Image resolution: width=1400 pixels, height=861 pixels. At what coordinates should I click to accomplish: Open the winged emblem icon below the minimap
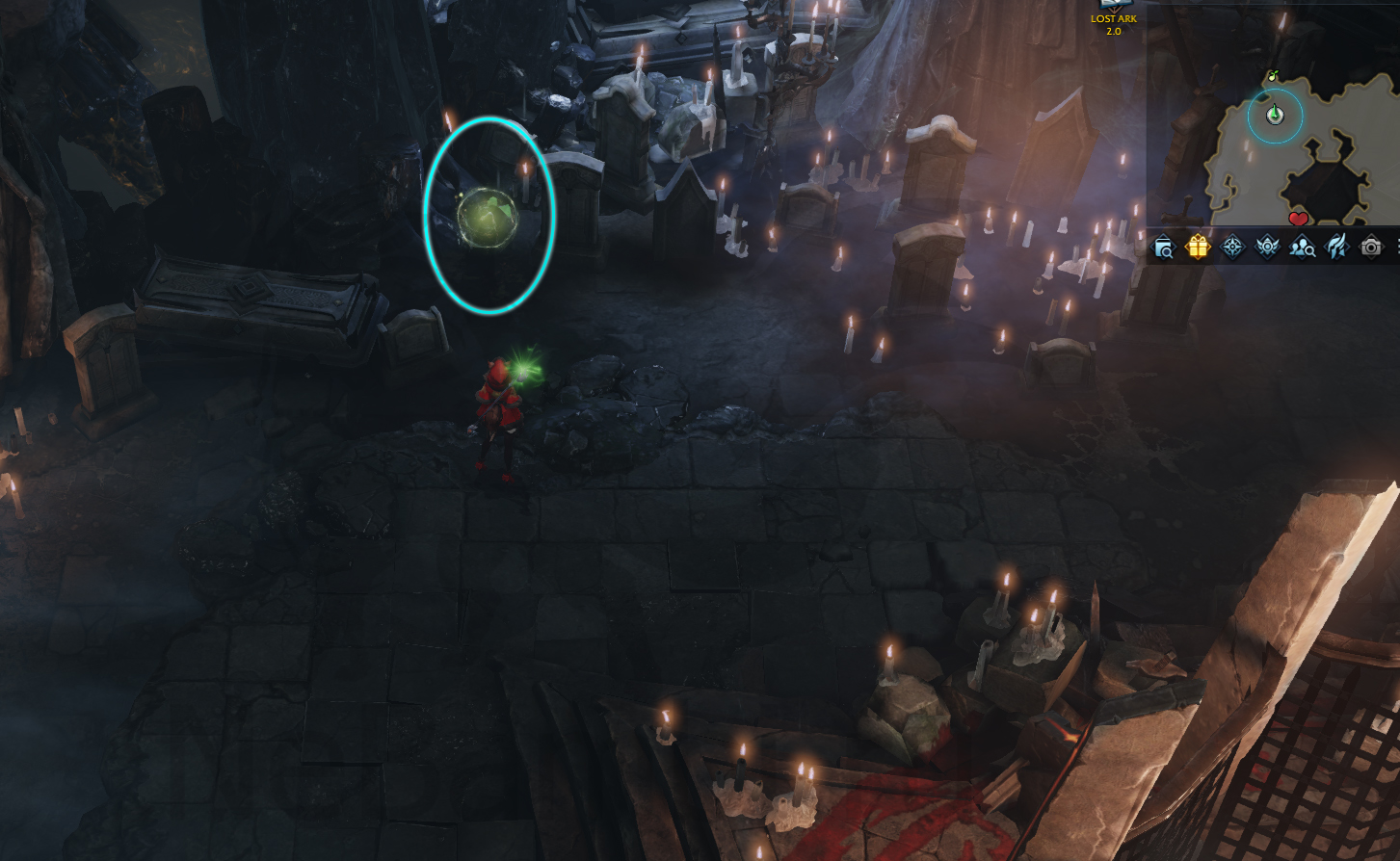[1267, 248]
